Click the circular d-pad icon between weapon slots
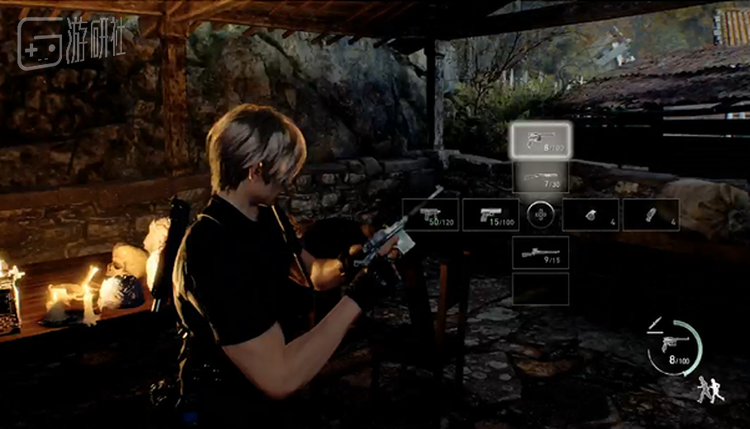750x429 pixels. tap(540, 215)
